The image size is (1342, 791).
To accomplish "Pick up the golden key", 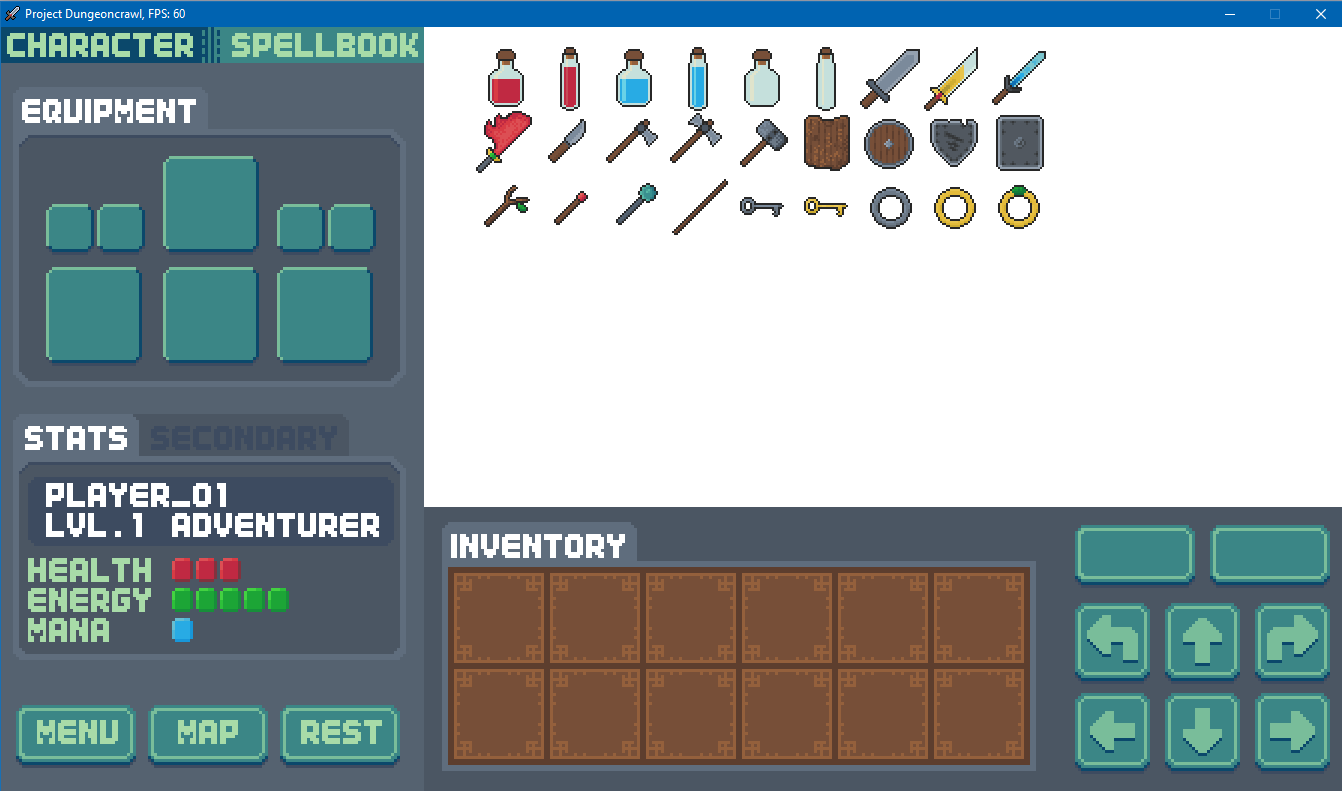I will [825, 208].
